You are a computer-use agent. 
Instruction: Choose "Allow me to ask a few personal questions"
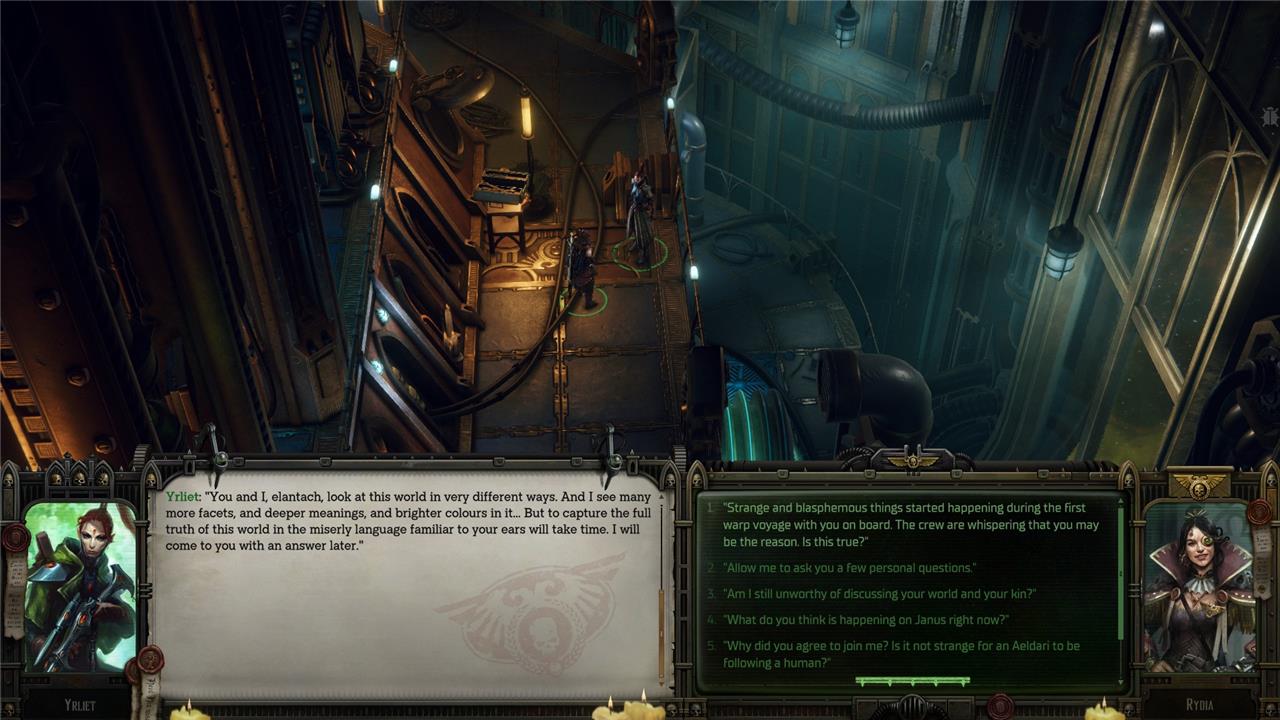pyautogui.click(x=849, y=568)
